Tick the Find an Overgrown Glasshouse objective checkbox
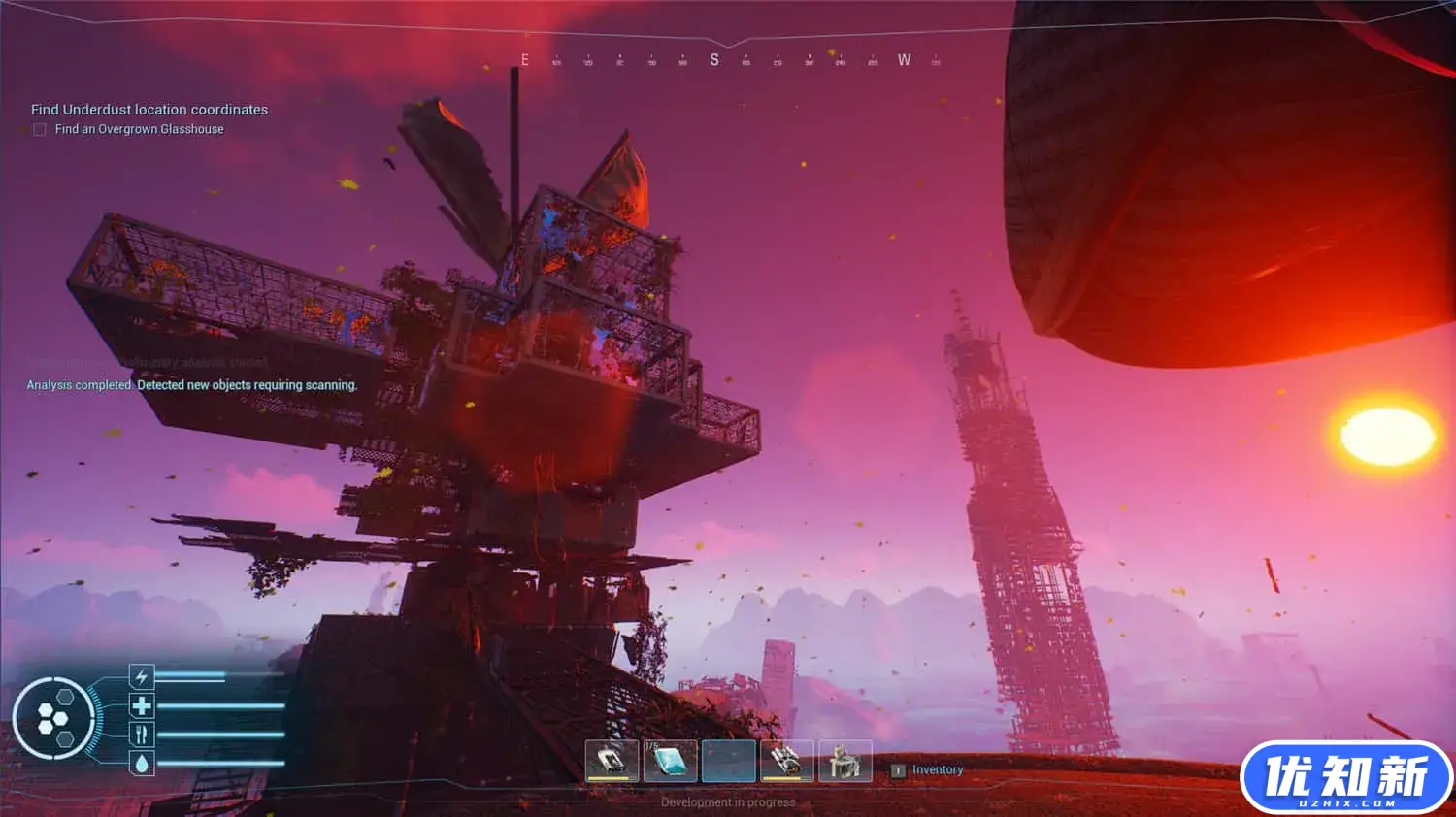The width and height of the screenshot is (1456, 817). 40,129
